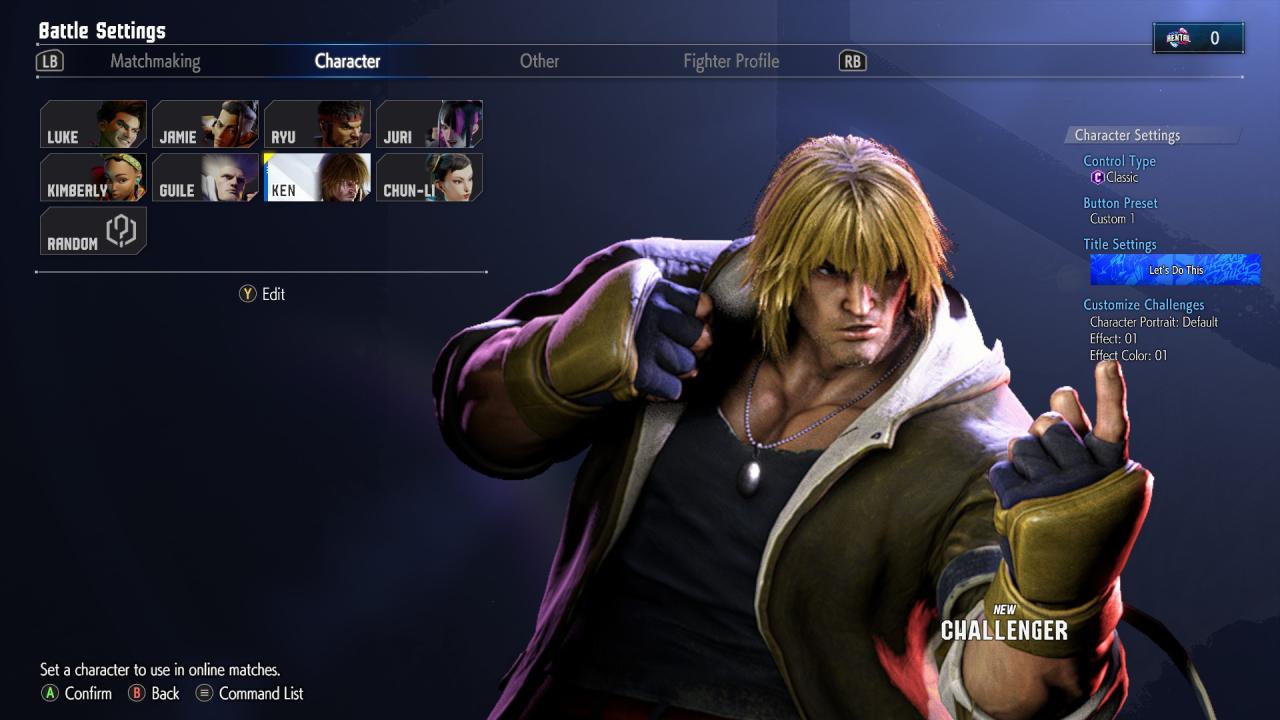Open the Control Type setting
Image resolution: width=1280 pixels, height=720 pixels.
(1119, 161)
